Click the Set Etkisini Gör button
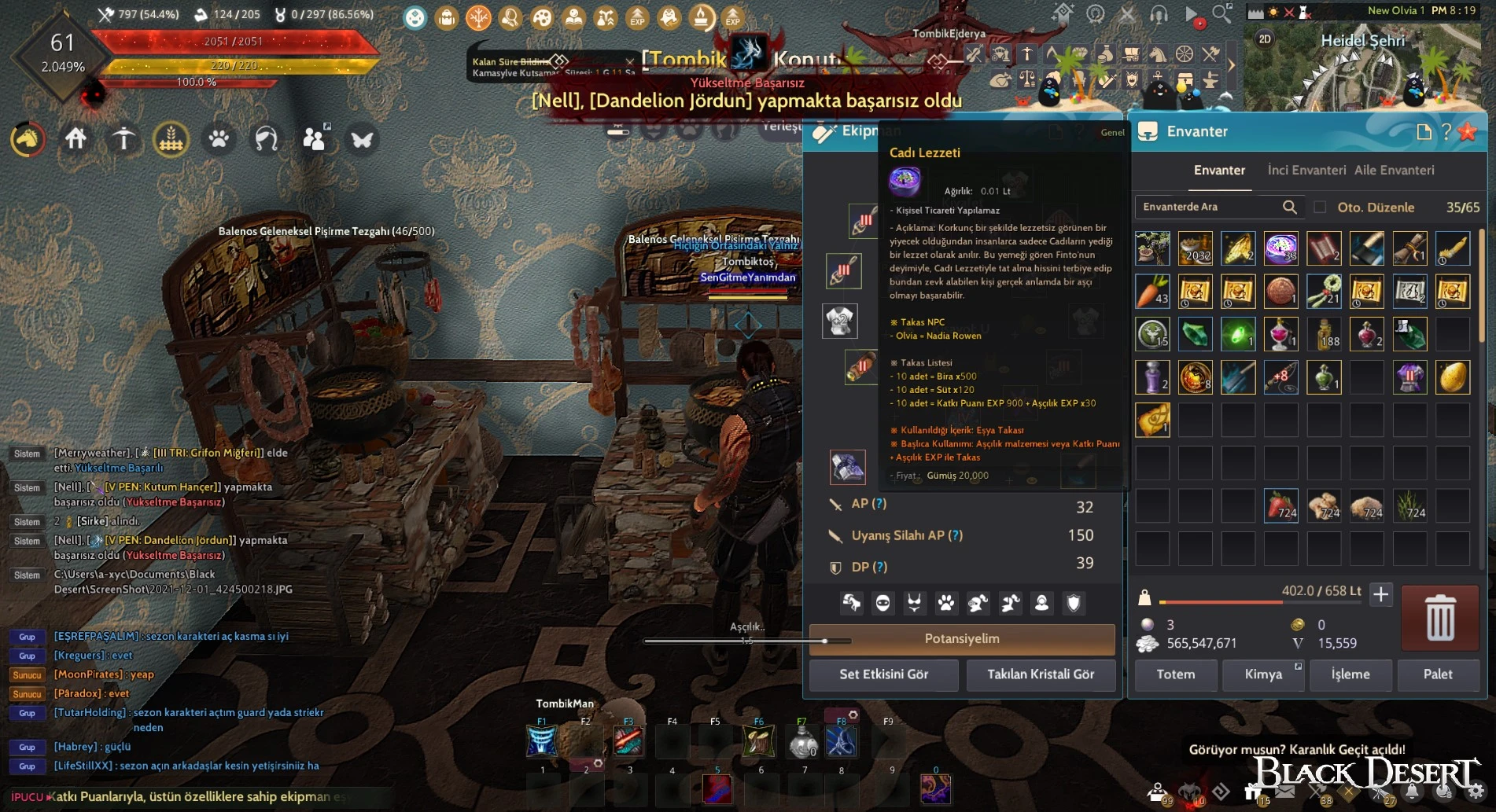1496x812 pixels. point(883,674)
